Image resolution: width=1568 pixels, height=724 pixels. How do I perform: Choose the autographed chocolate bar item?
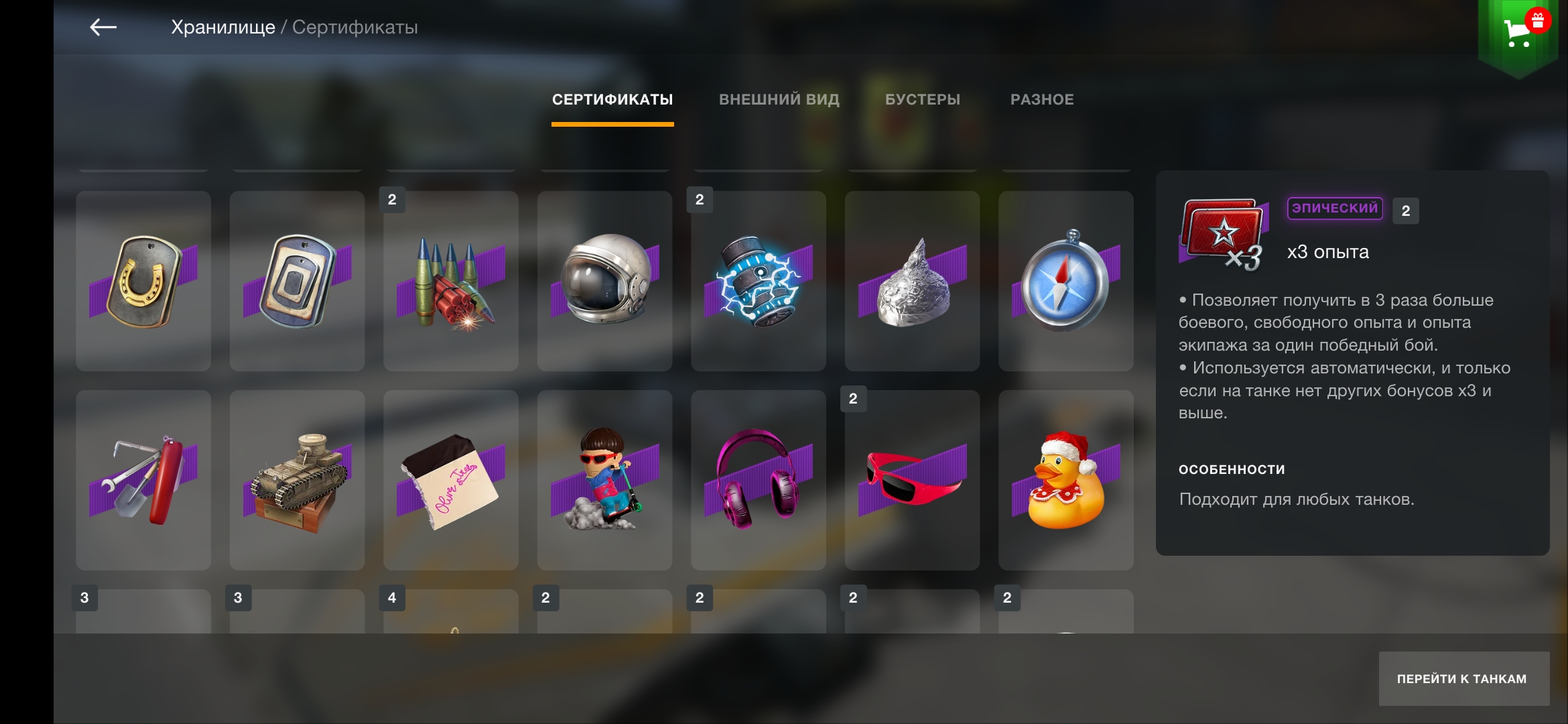[x=451, y=481]
